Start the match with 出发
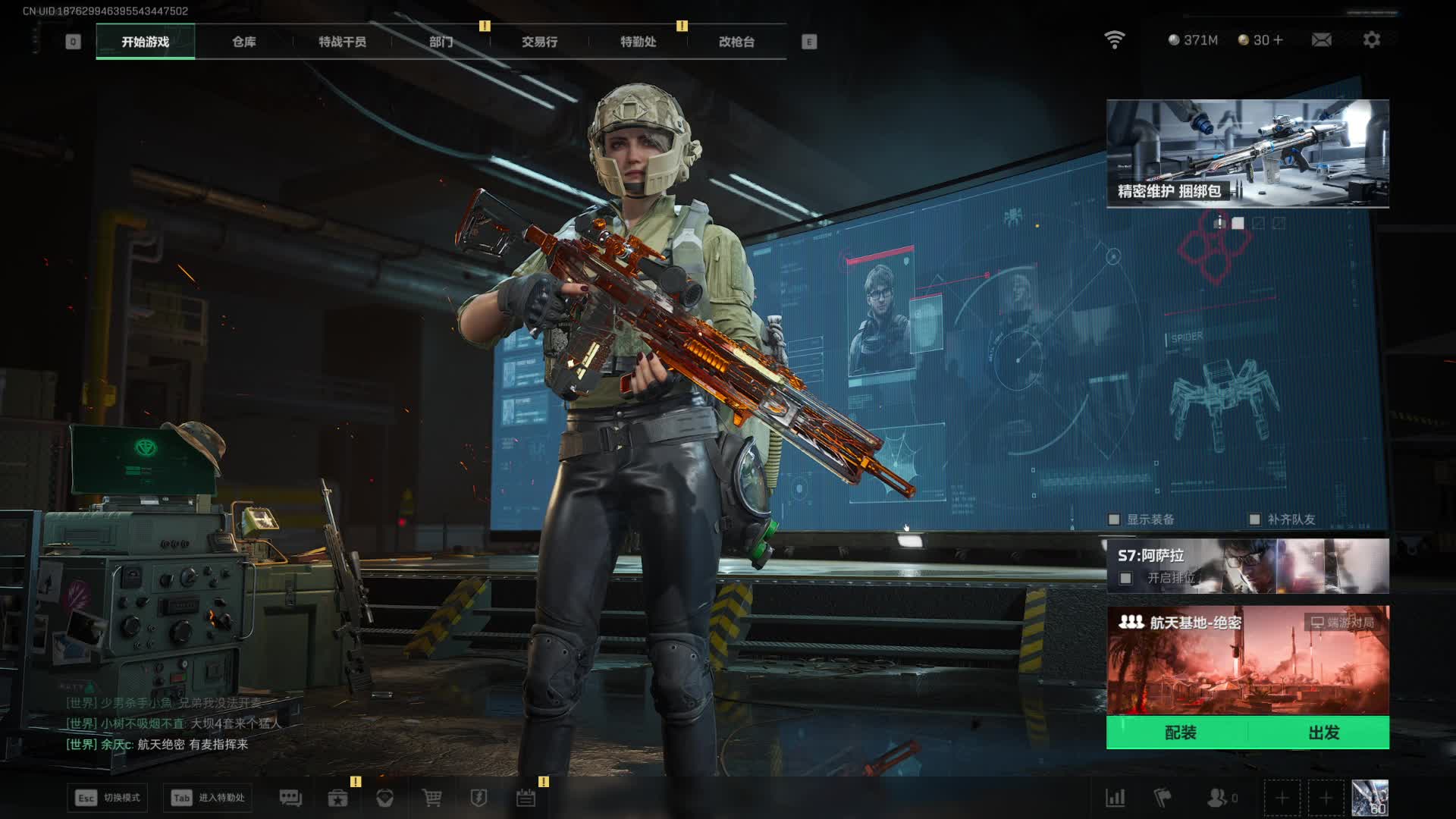 tap(1323, 733)
